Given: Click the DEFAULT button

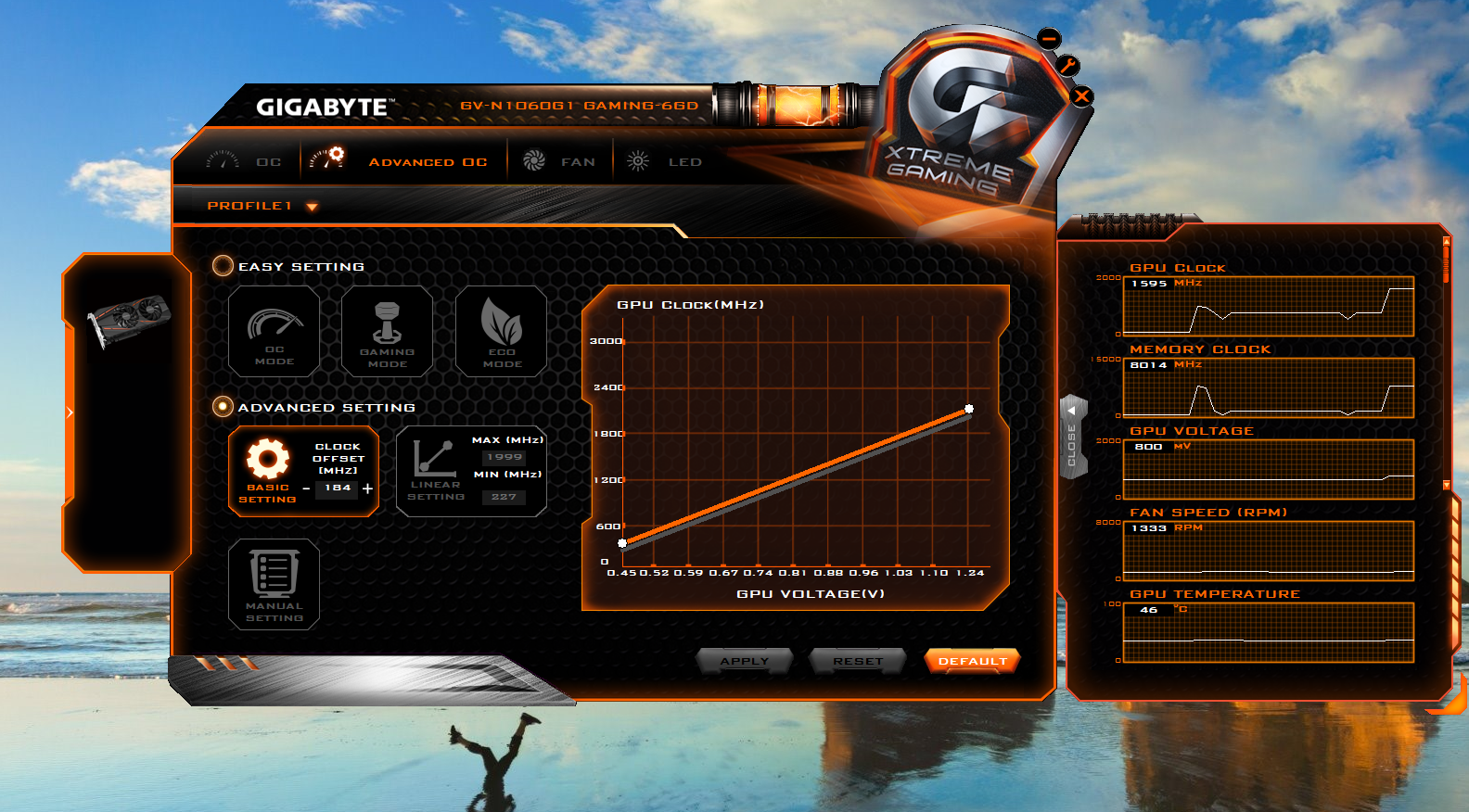Looking at the screenshot, I should pyautogui.click(x=972, y=660).
